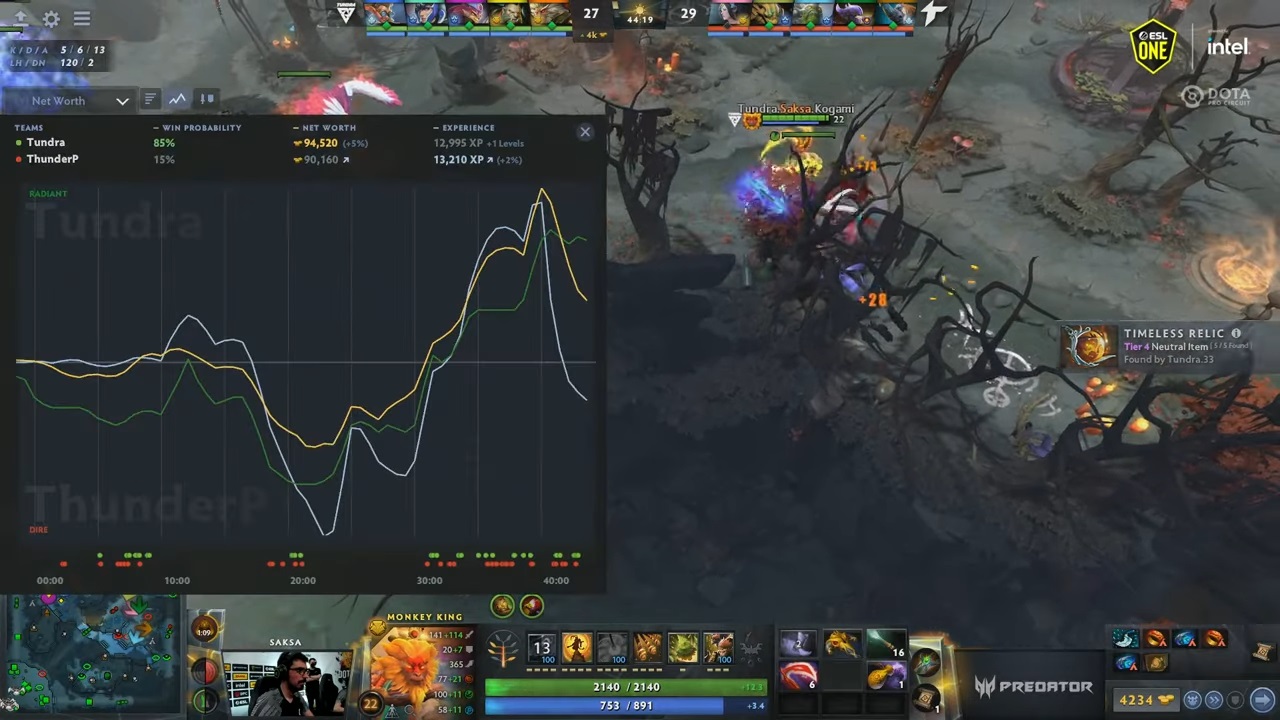Select the comparison stats icon beside the graphs
1280x720 pixels.
207,99
